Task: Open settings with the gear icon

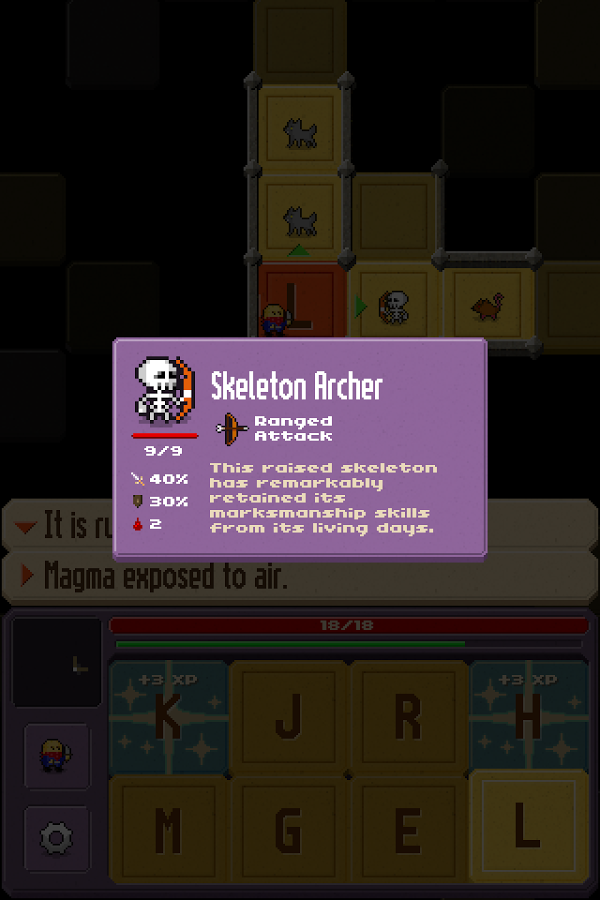Action: coord(57,838)
